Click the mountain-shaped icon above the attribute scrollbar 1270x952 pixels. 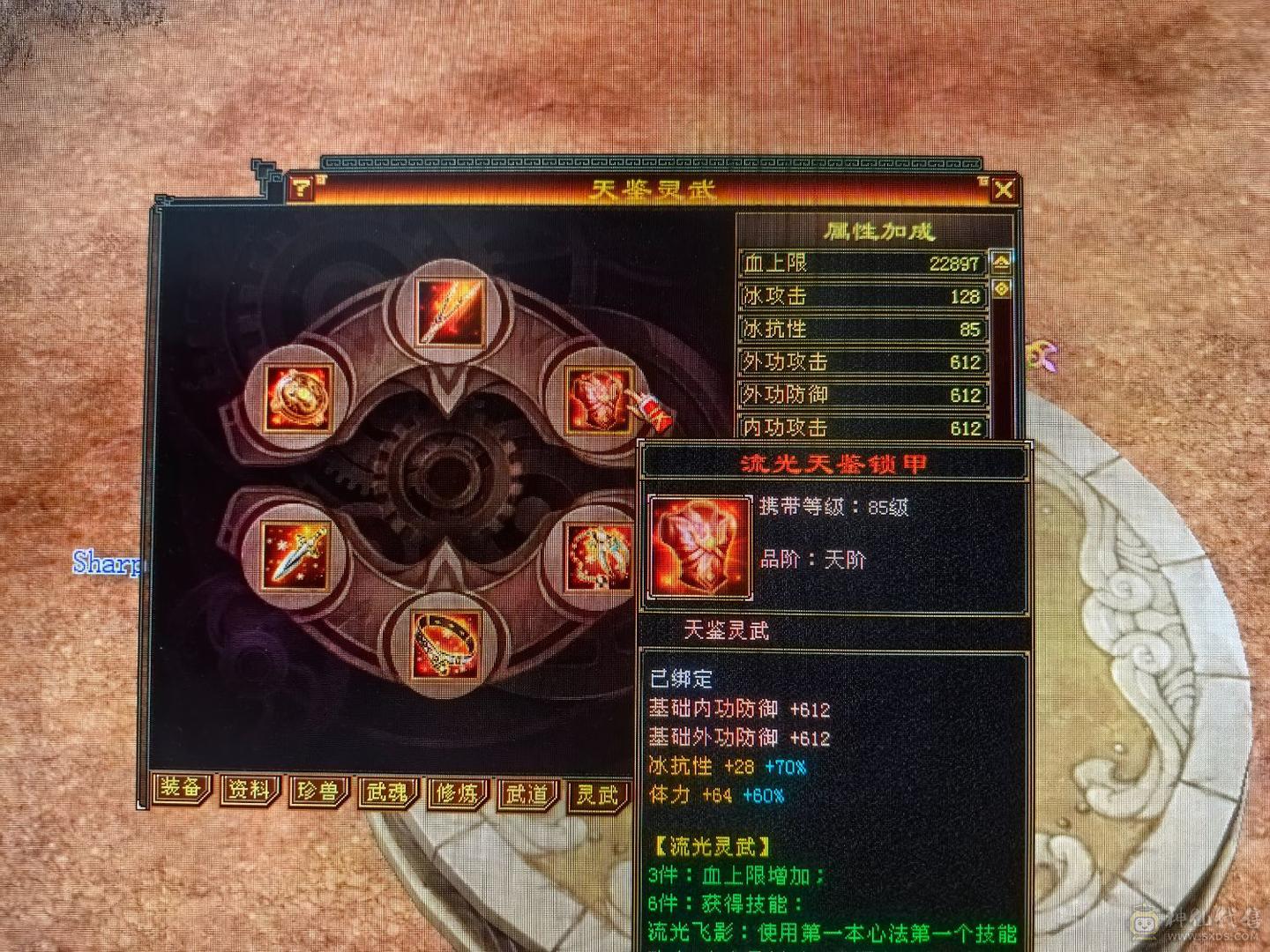pyautogui.click(x=1002, y=261)
